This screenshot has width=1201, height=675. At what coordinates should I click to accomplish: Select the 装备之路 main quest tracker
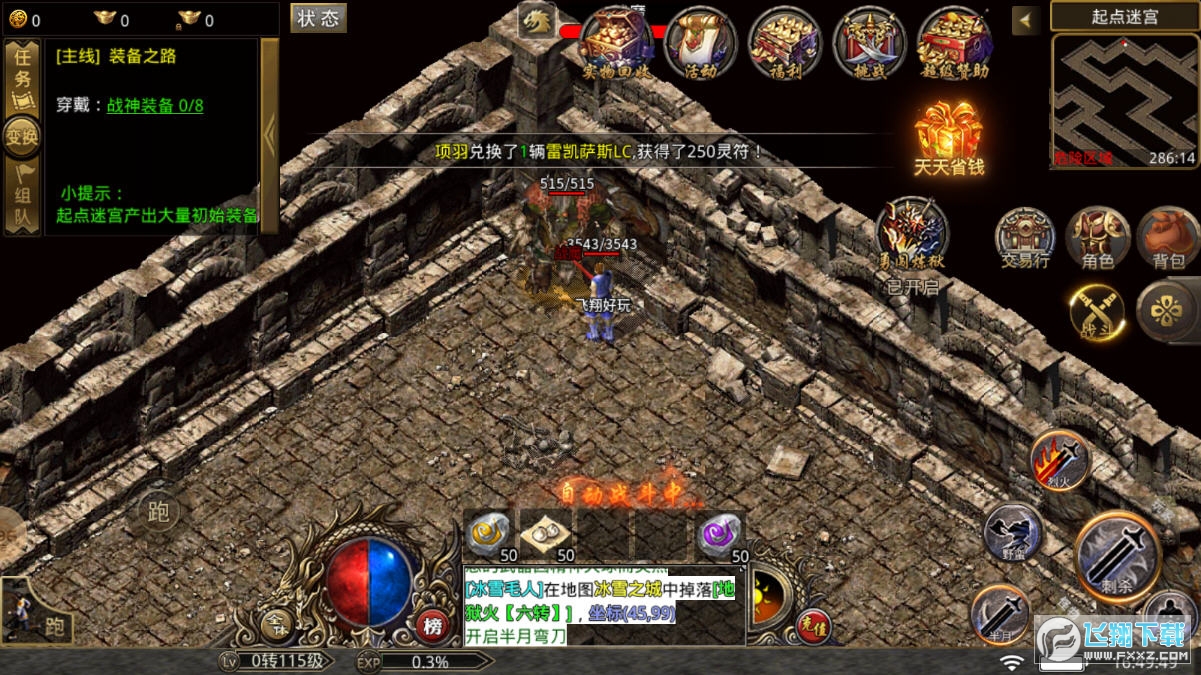coord(150,57)
